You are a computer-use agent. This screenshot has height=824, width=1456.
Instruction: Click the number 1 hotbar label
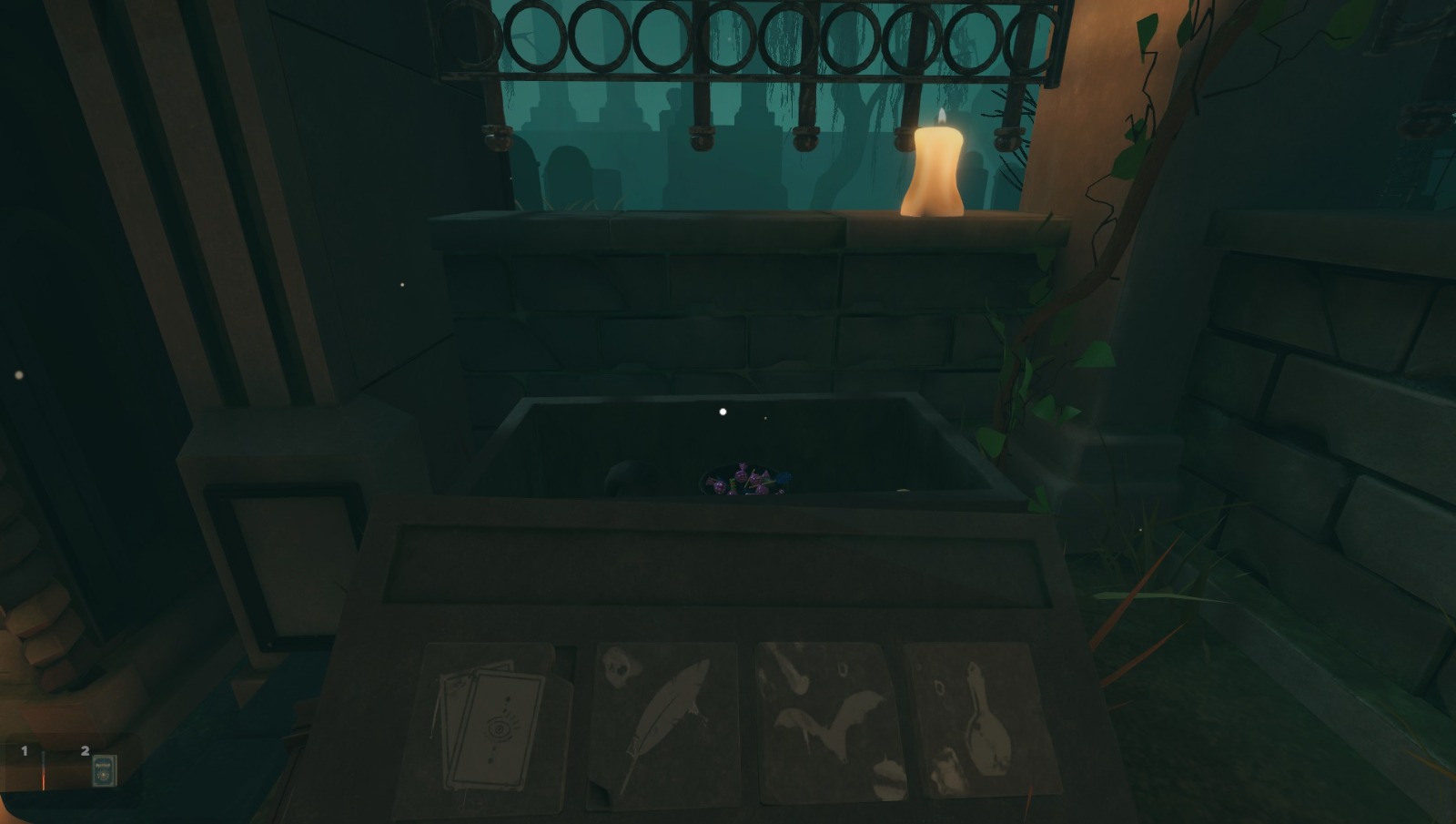pos(25,751)
